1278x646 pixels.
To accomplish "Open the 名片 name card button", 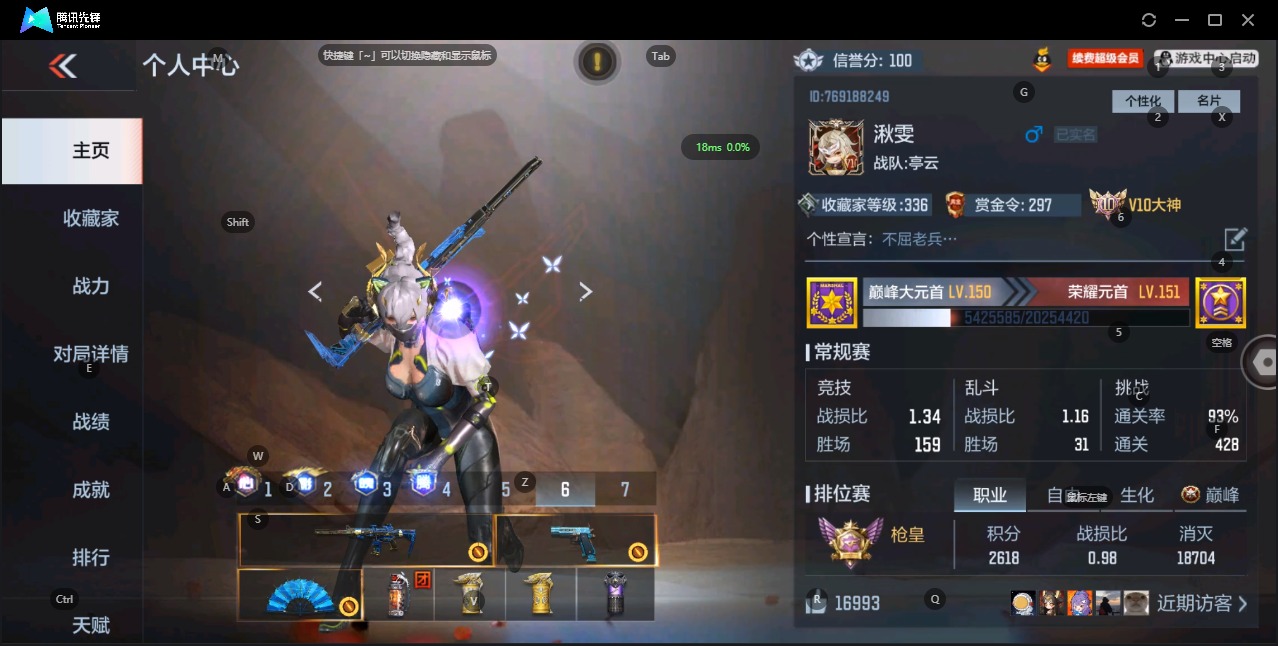I will click(1209, 101).
